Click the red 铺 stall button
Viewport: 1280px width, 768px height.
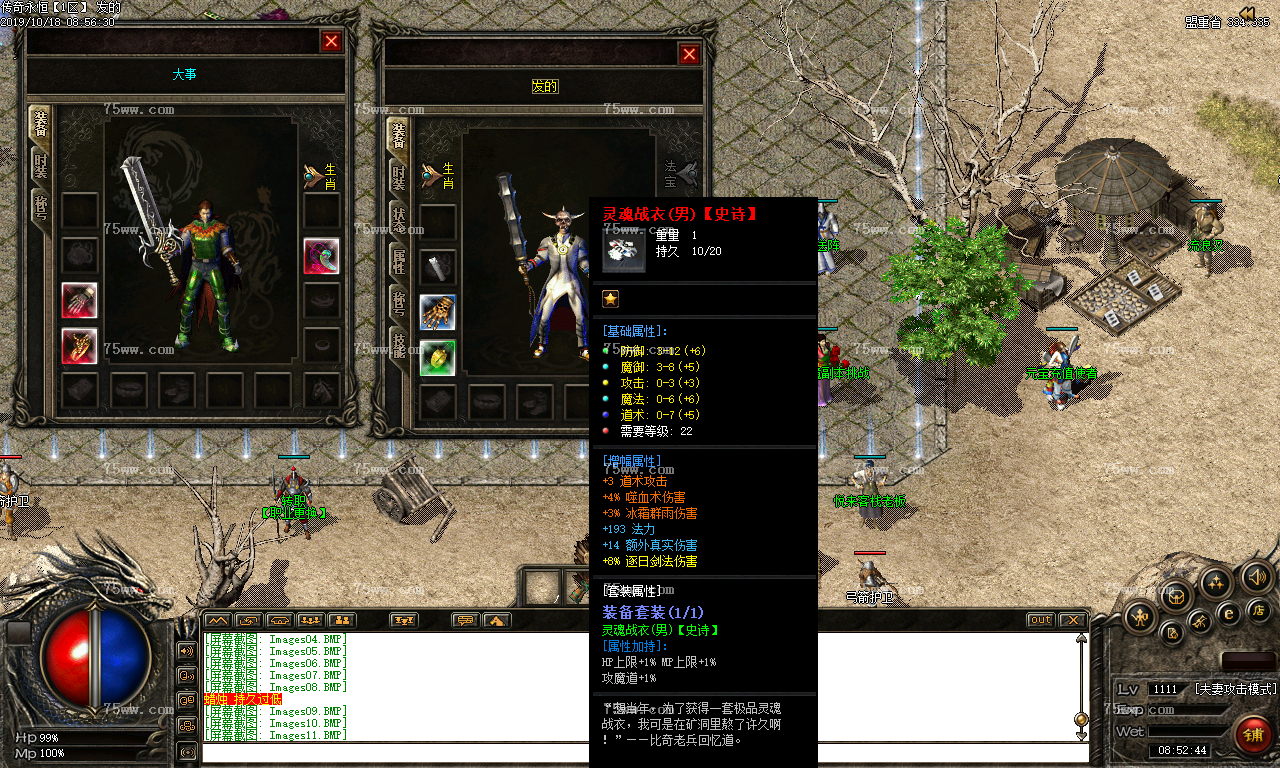pyautogui.click(x=1251, y=734)
